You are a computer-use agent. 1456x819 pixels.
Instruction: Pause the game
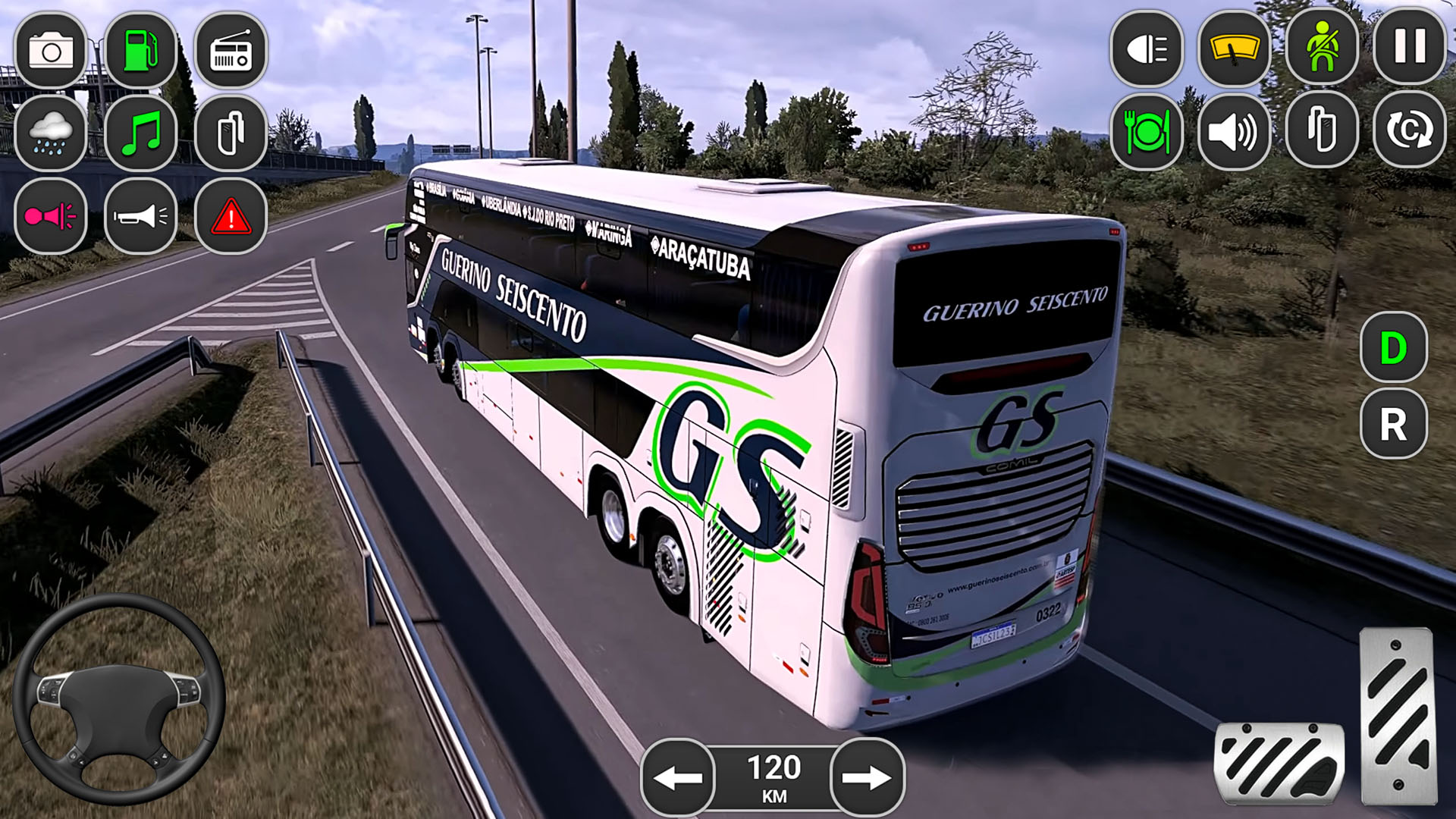1410,48
